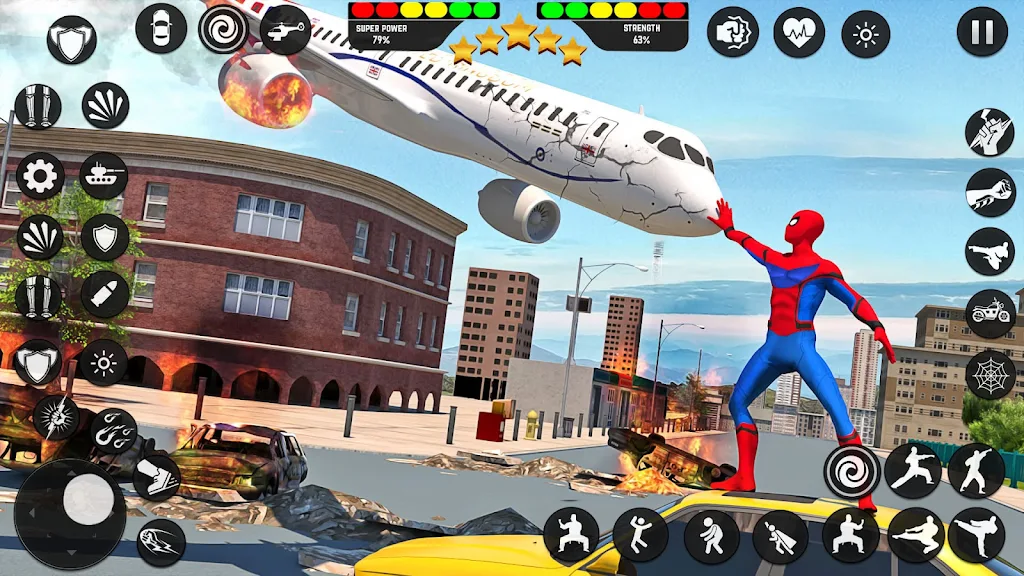1024x576 pixels.
Task: Use the flying kick attack icon
Action: point(990,251)
